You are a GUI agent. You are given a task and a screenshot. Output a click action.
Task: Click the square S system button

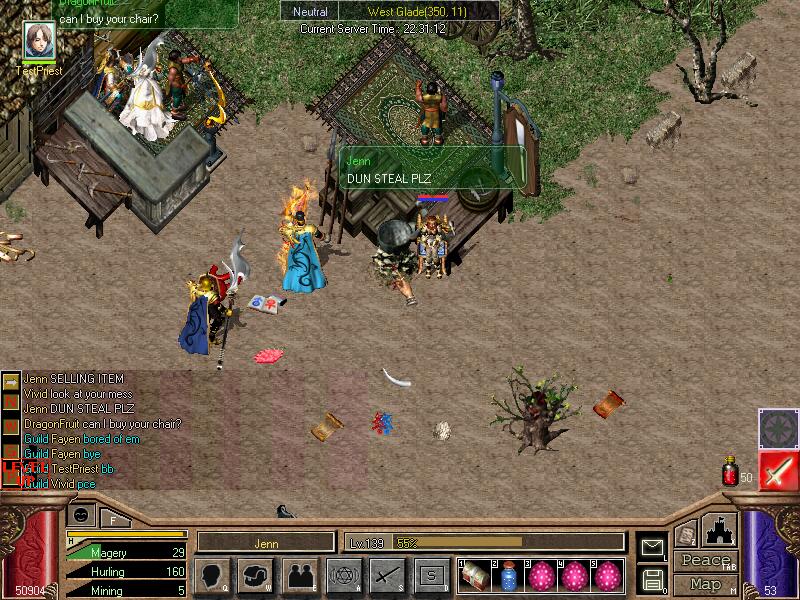(431, 575)
